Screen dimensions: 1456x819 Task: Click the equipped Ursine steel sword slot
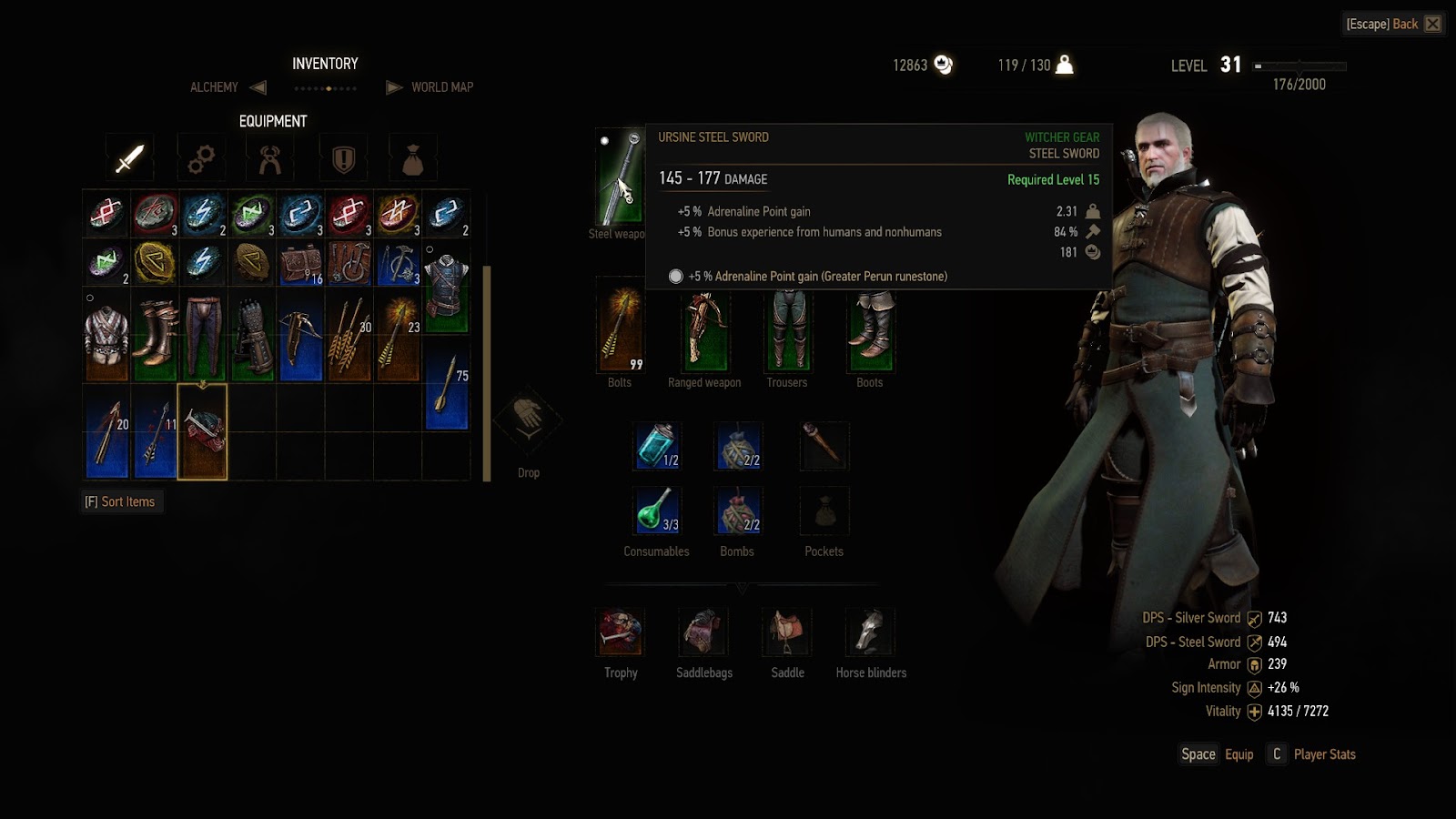pyautogui.click(x=619, y=177)
